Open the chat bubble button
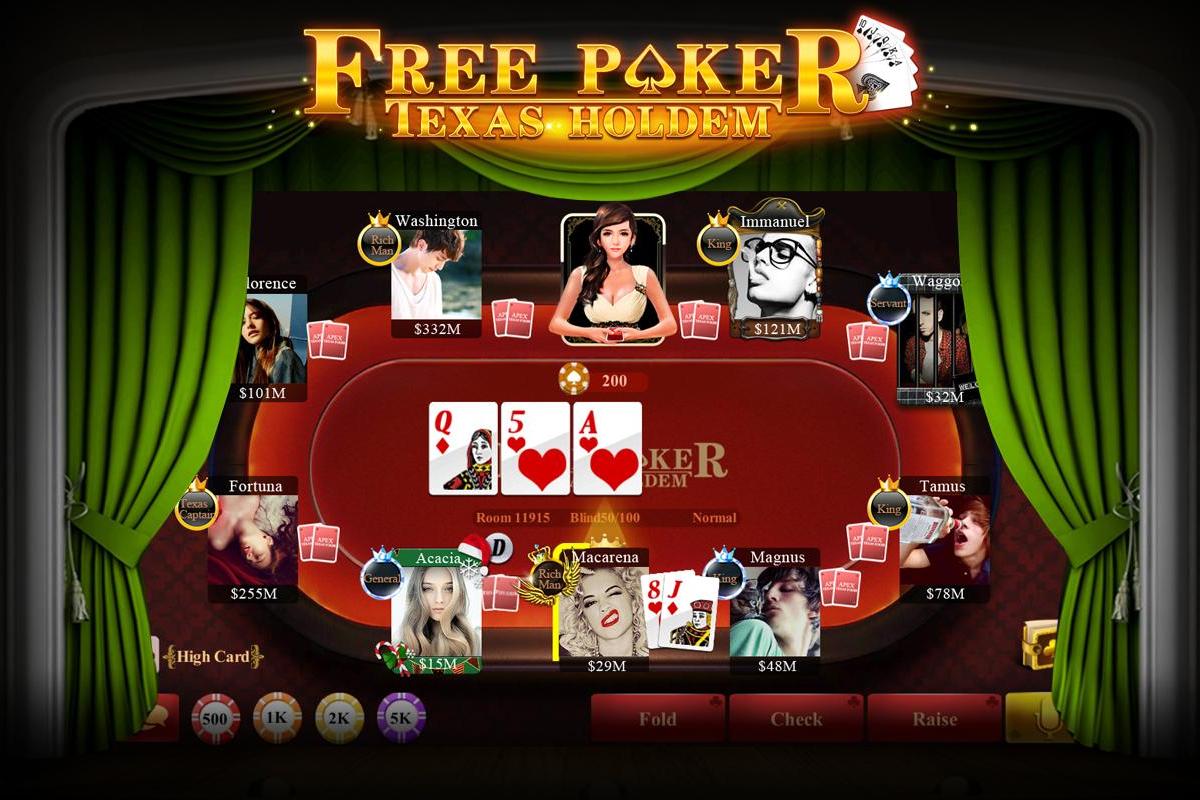This screenshot has height=800, width=1200. click(x=160, y=717)
